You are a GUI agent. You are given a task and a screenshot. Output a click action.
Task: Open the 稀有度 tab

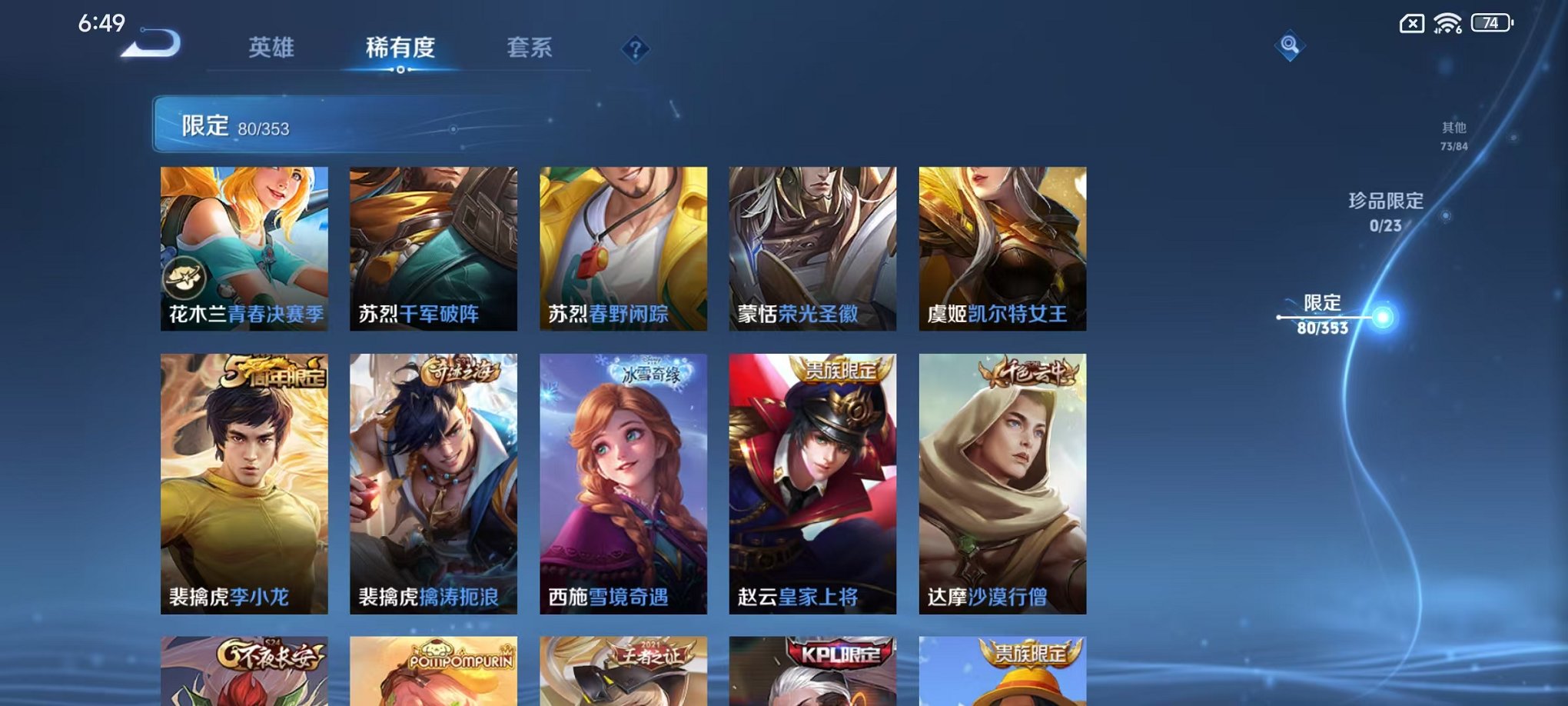click(x=399, y=48)
